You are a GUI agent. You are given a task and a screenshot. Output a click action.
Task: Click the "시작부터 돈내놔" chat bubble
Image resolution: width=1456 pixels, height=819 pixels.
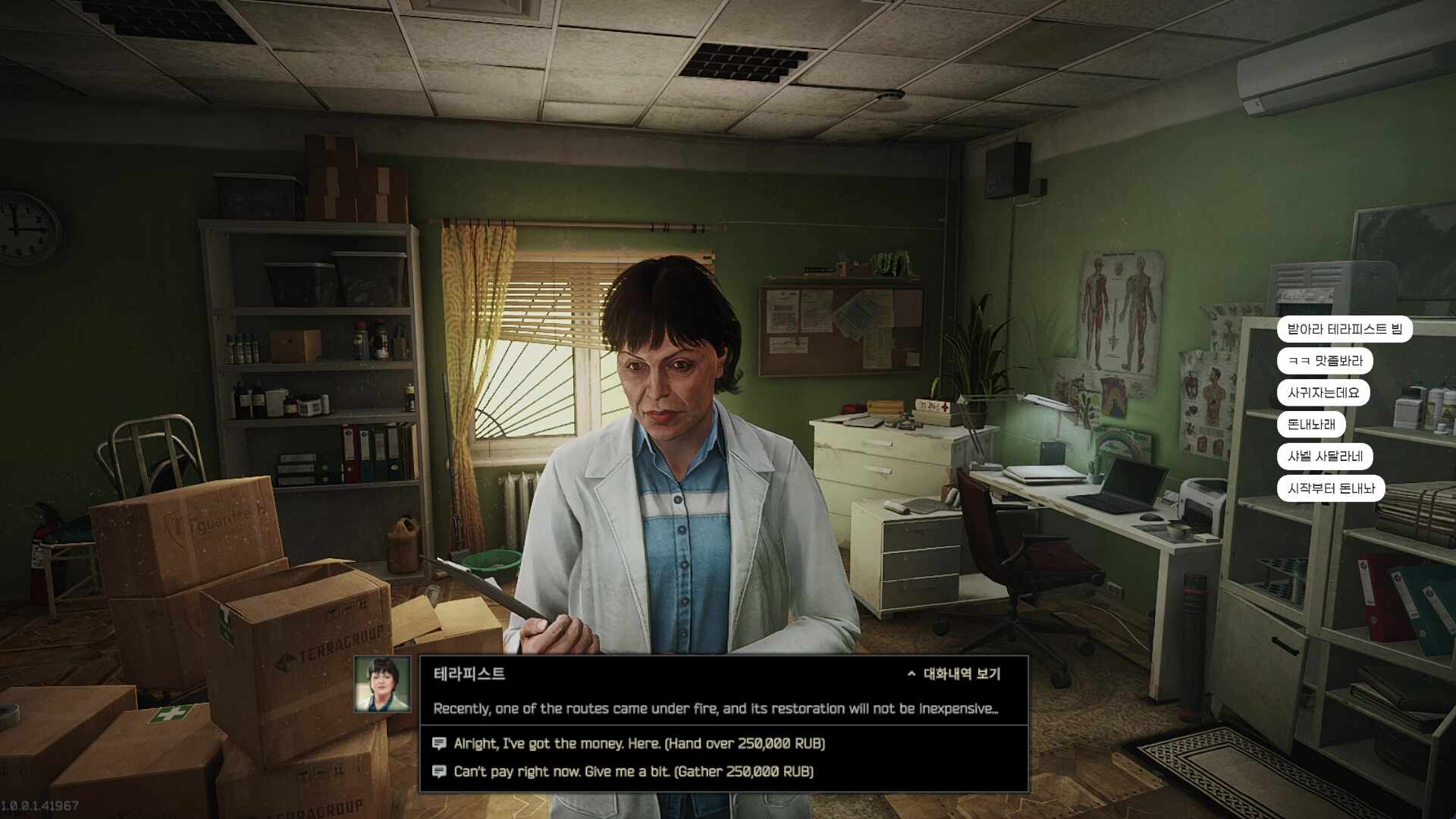coord(1330,488)
